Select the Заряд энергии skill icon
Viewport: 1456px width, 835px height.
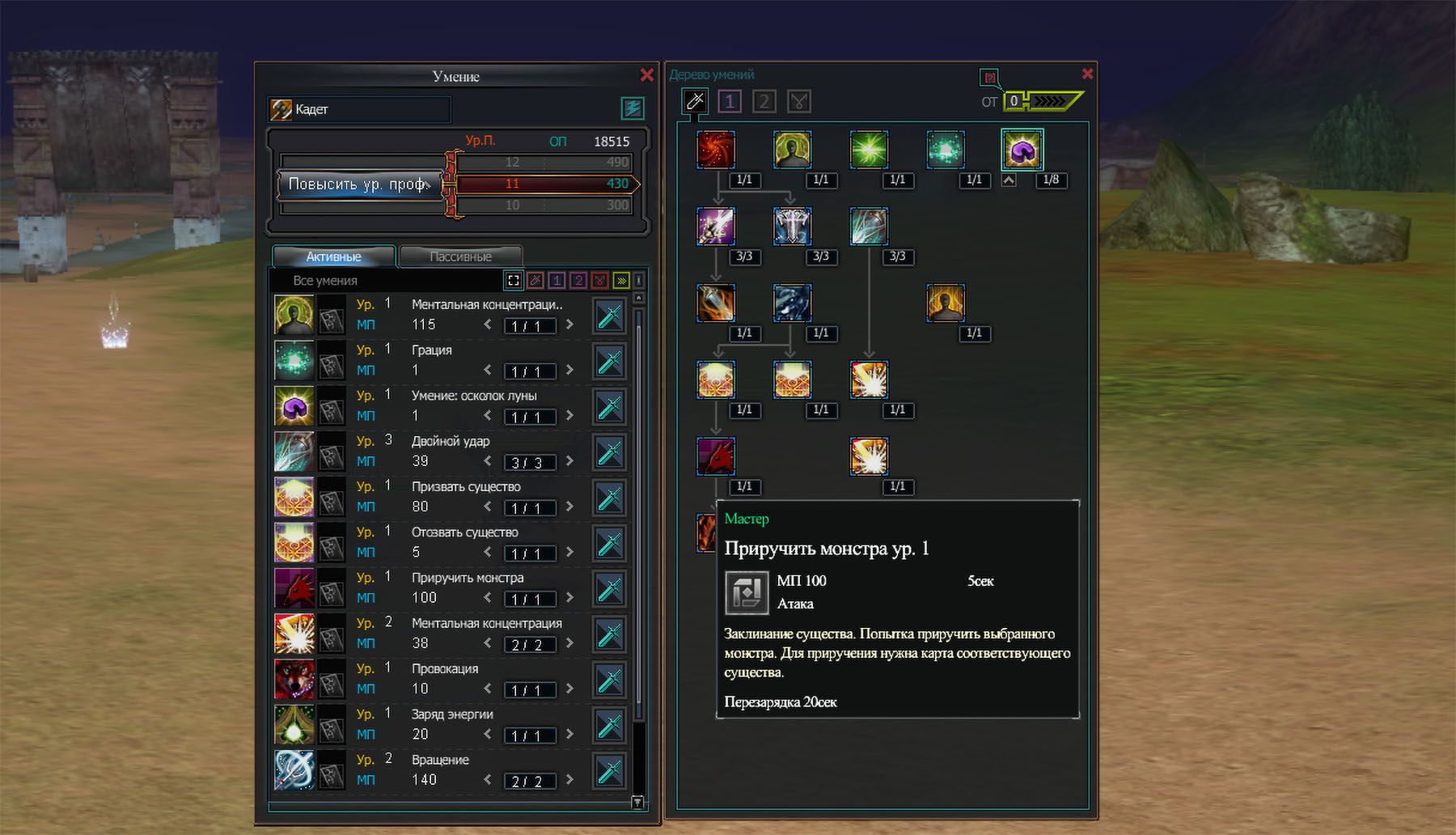click(x=294, y=723)
